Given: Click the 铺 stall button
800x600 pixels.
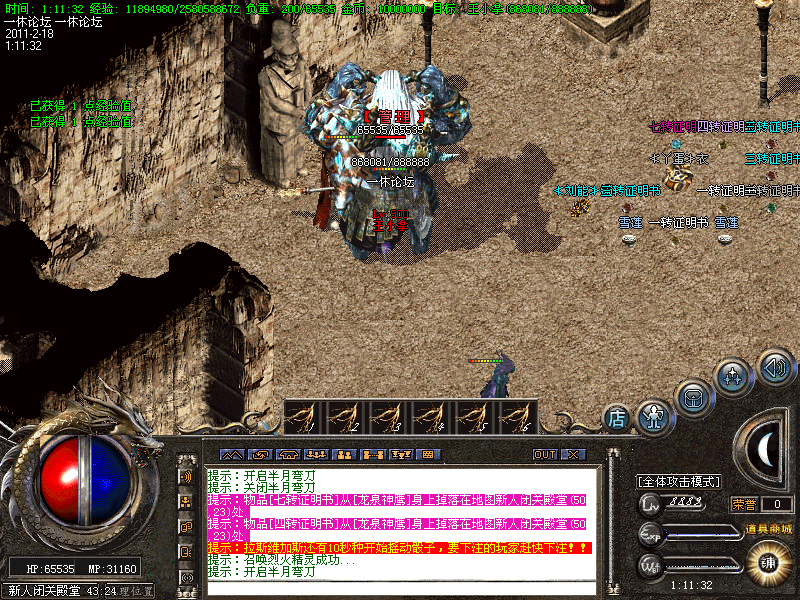Looking at the screenshot, I should click(x=769, y=560).
